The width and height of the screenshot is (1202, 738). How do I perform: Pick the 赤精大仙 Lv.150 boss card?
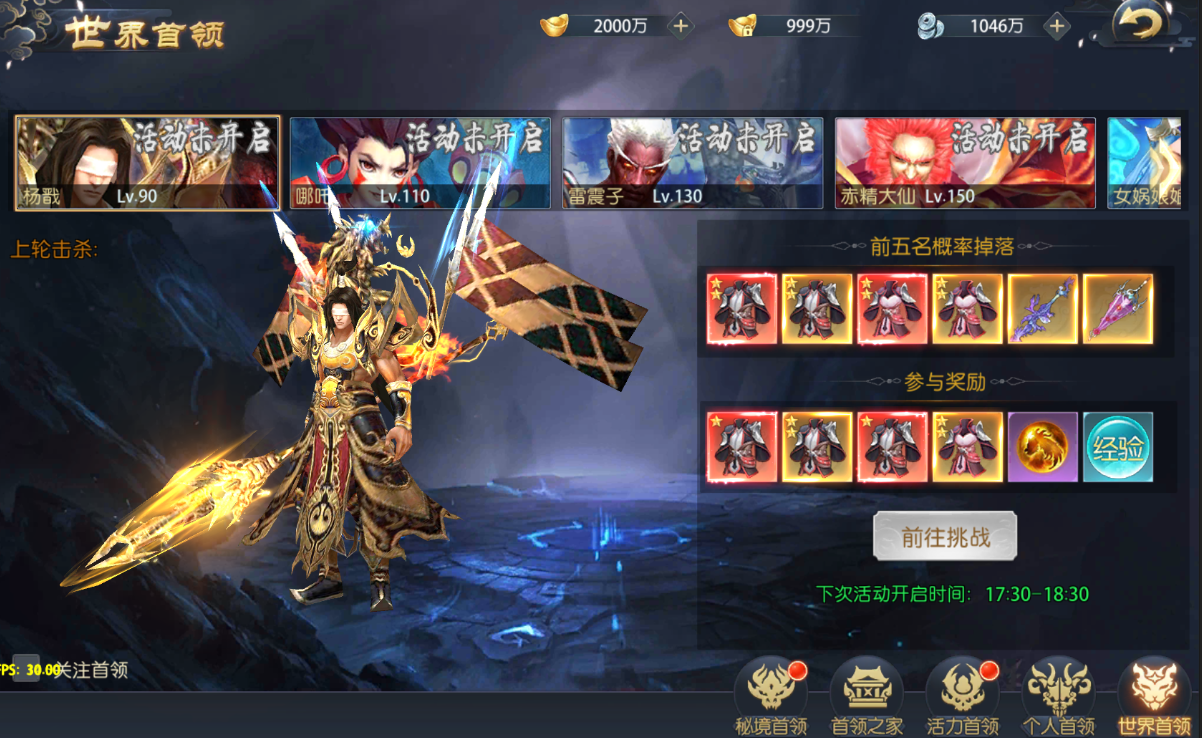pyautogui.click(x=965, y=163)
